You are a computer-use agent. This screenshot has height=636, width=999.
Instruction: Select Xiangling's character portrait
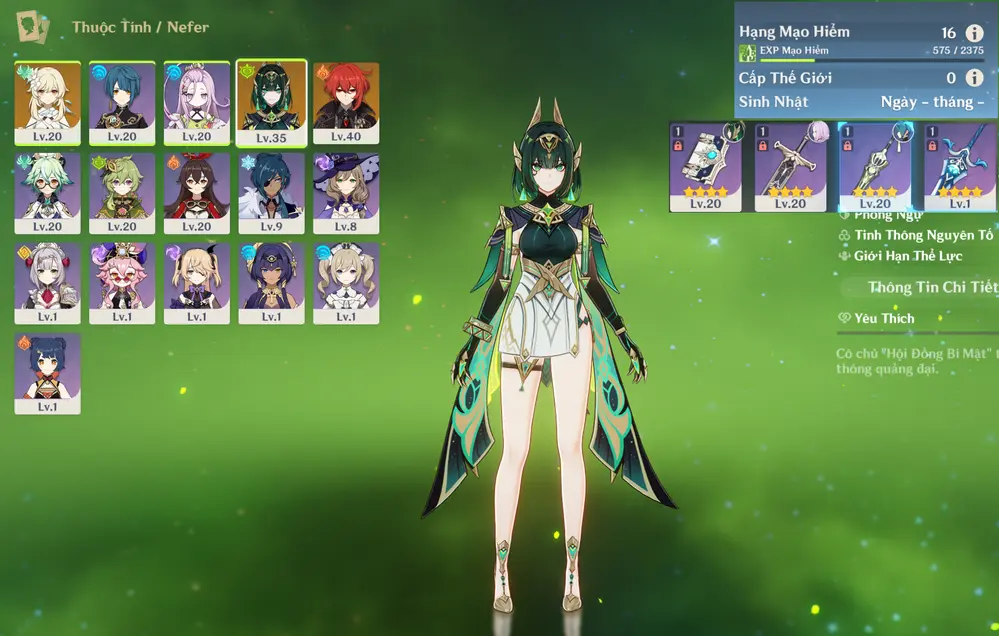tap(47, 373)
